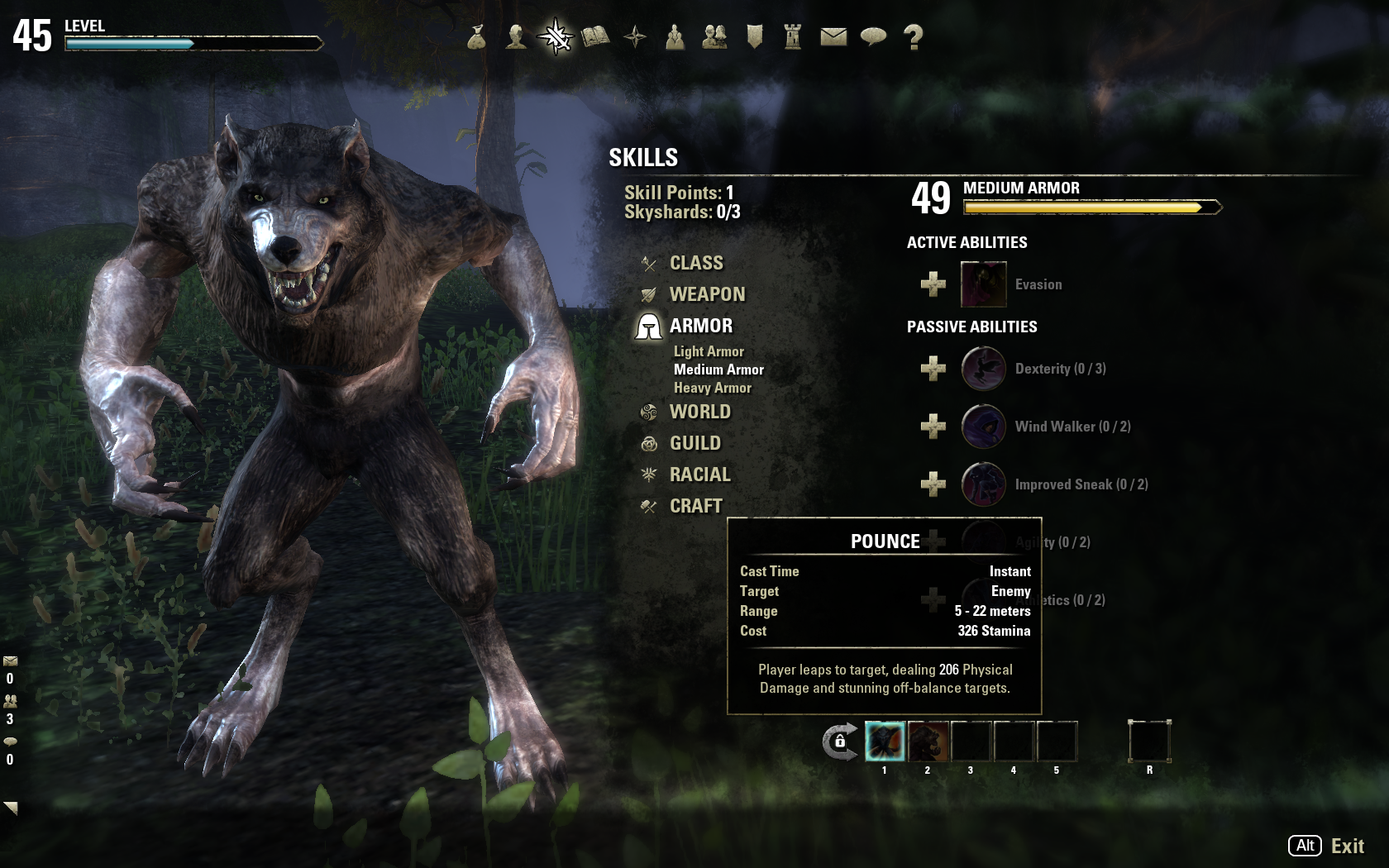Expand the Class skill category

pos(696,264)
